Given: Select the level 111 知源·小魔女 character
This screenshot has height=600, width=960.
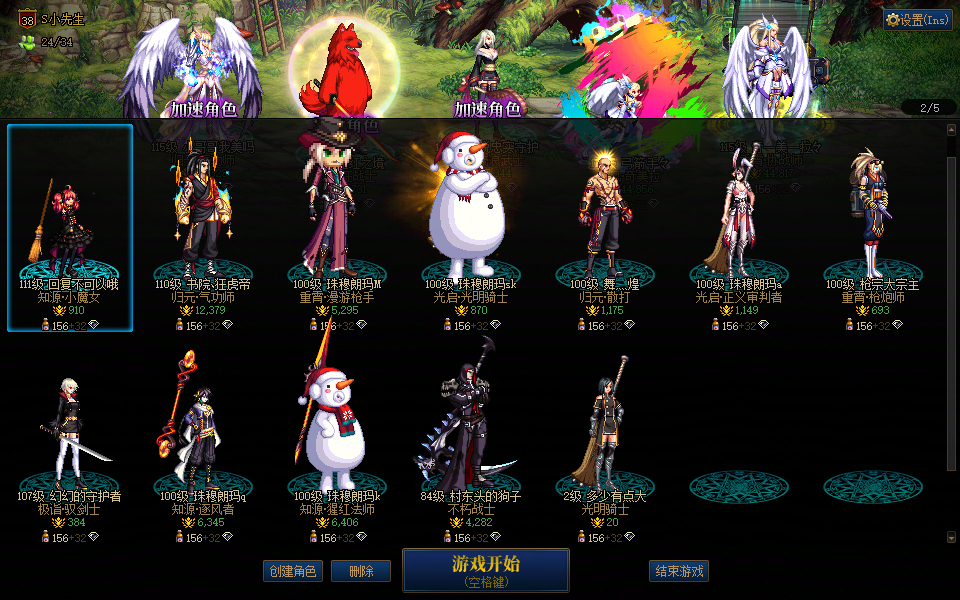Looking at the screenshot, I should (70, 228).
